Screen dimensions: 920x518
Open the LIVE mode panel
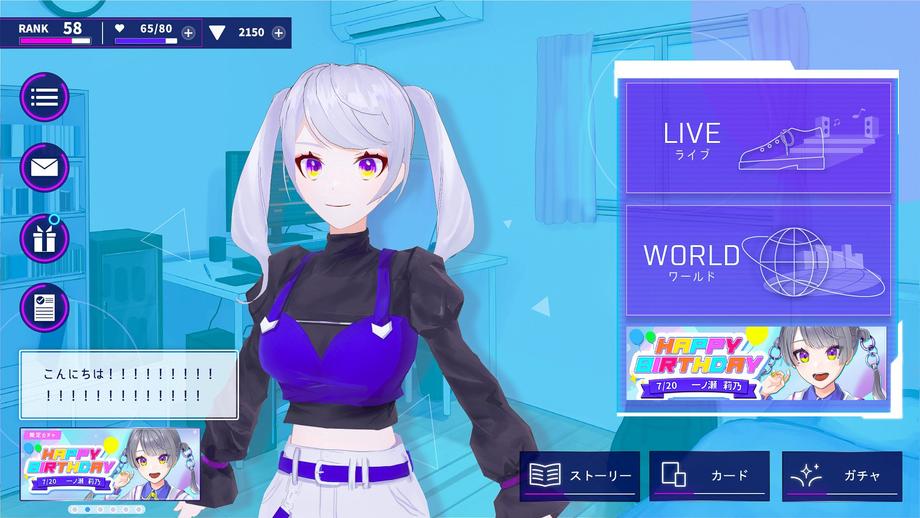pyautogui.click(x=758, y=138)
